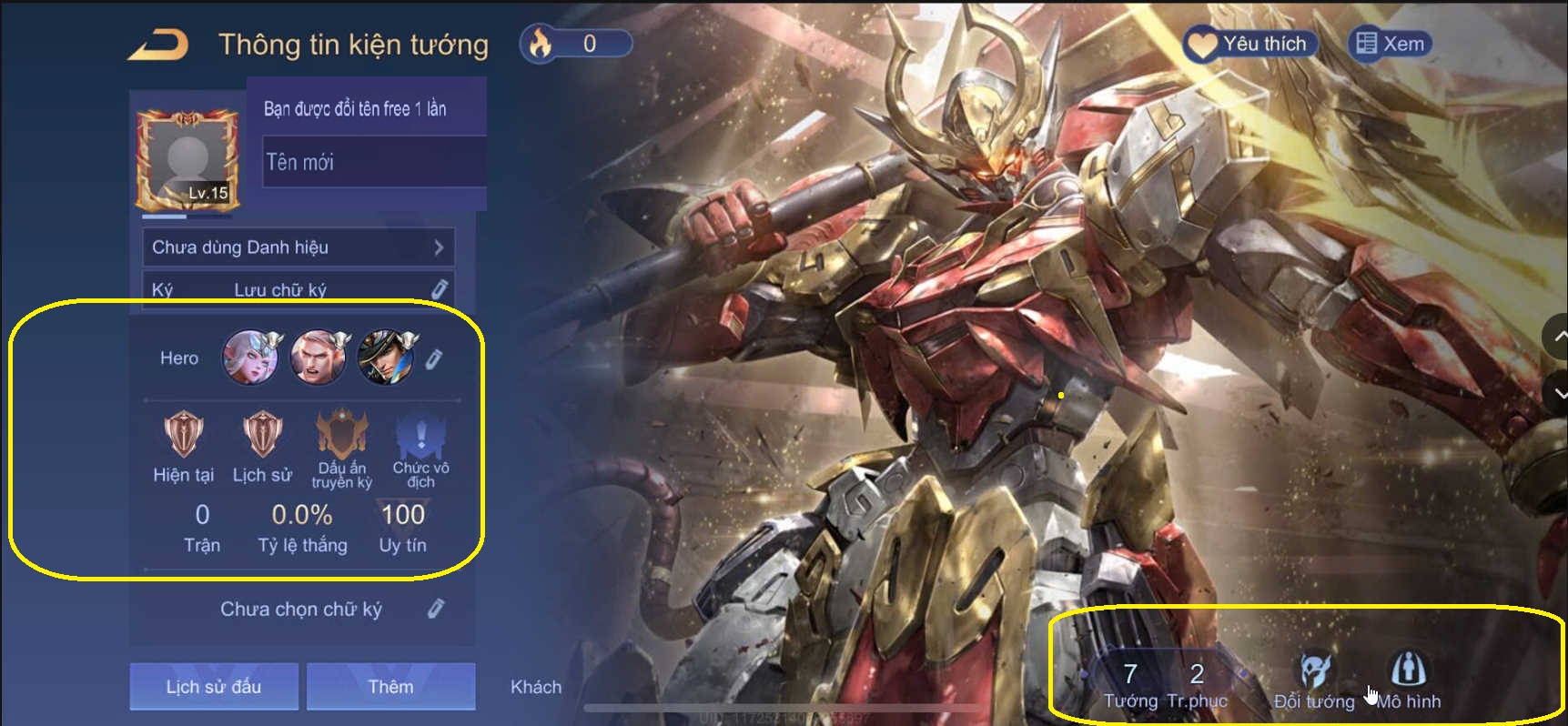Open the Thêm menu
Viewport: 1568px width, 726px height.
(x=391, y=686)
